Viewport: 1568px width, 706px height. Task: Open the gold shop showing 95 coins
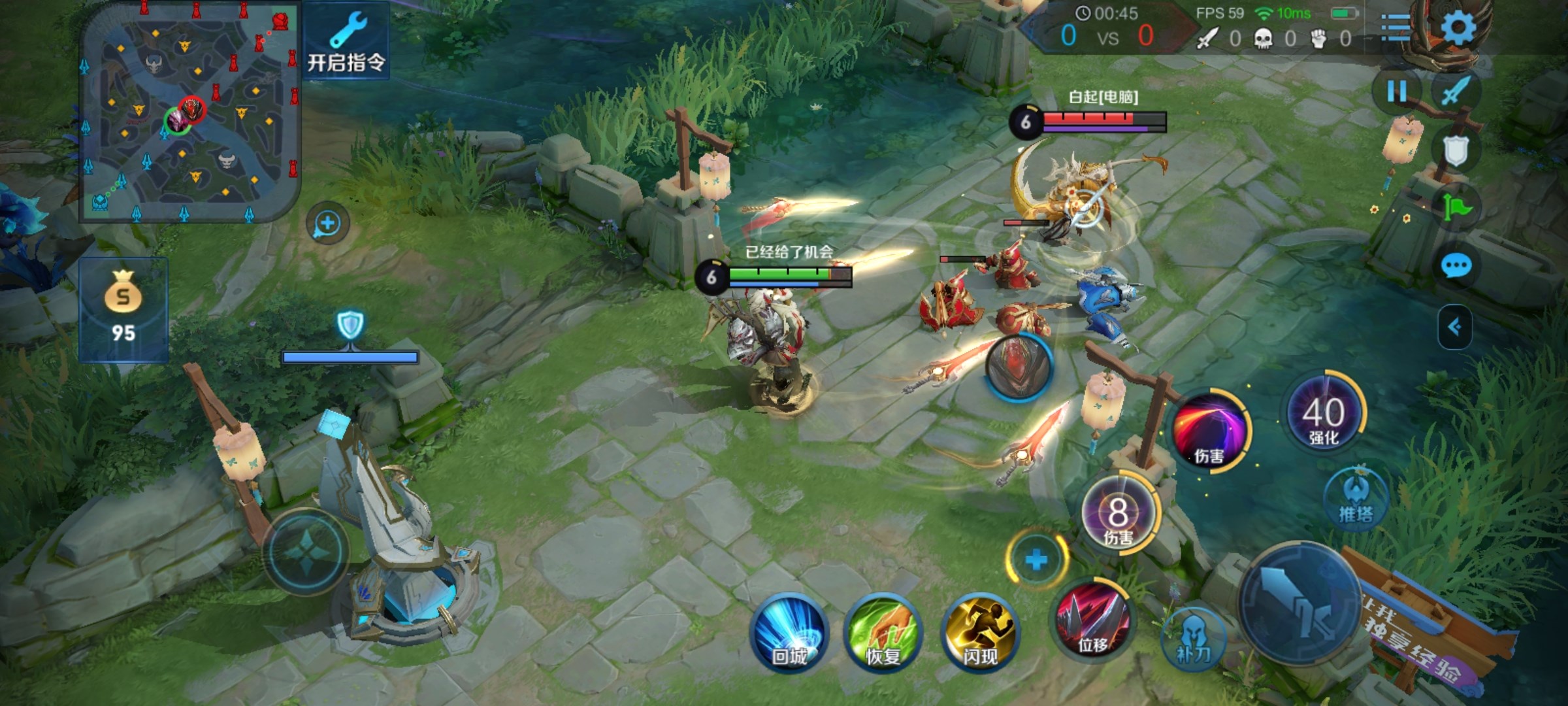coord(123,309)
